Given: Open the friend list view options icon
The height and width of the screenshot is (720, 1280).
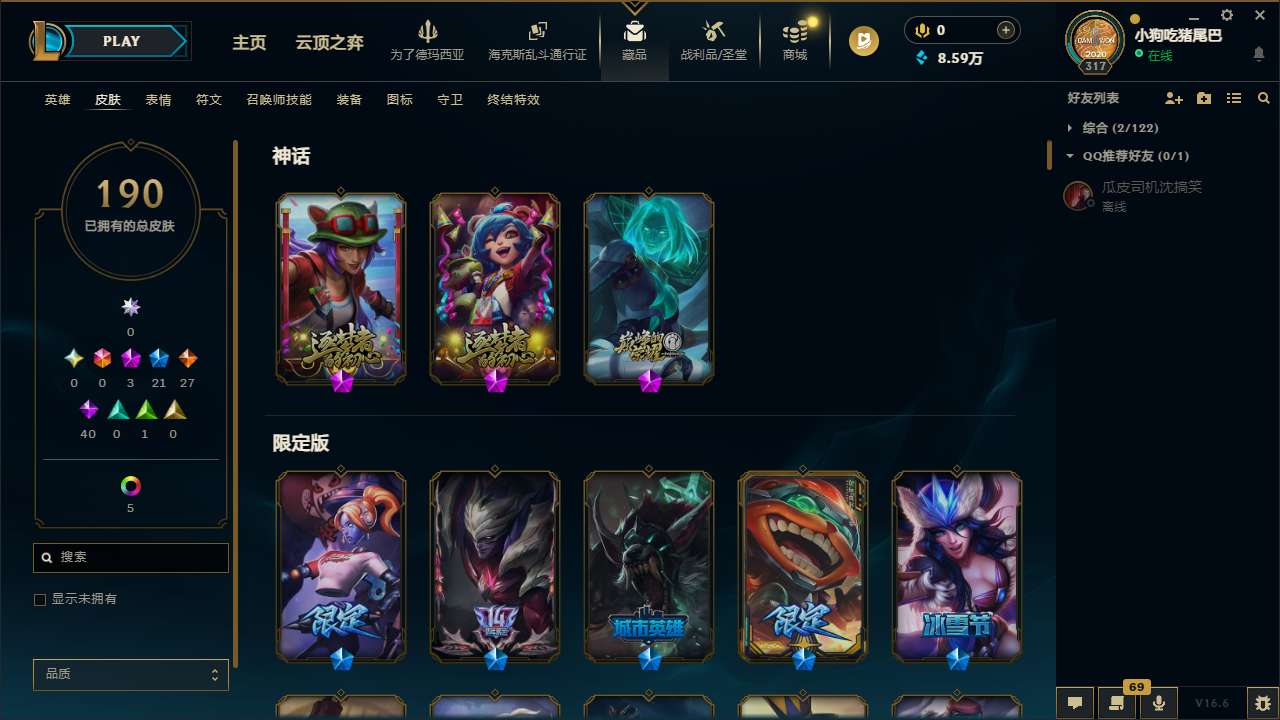Looking at the screenshot, I should click(x=1234, y=98).
